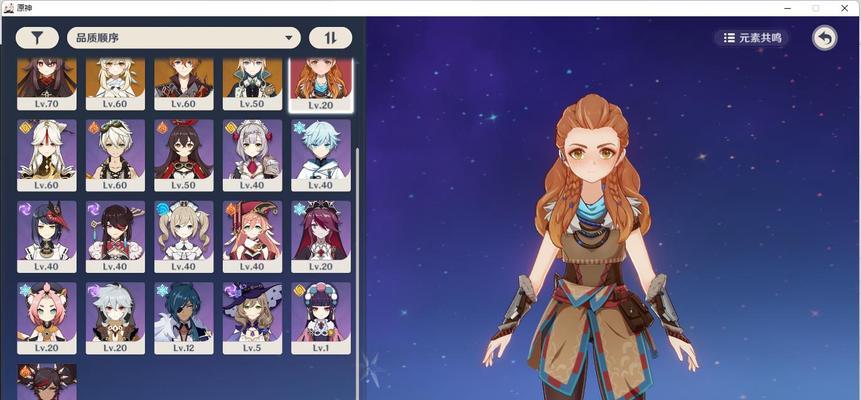This screenshot has height=400, width=861.
Task: Select the Lv.1 Yun Jin card
Action: click(x=320, y=317)
